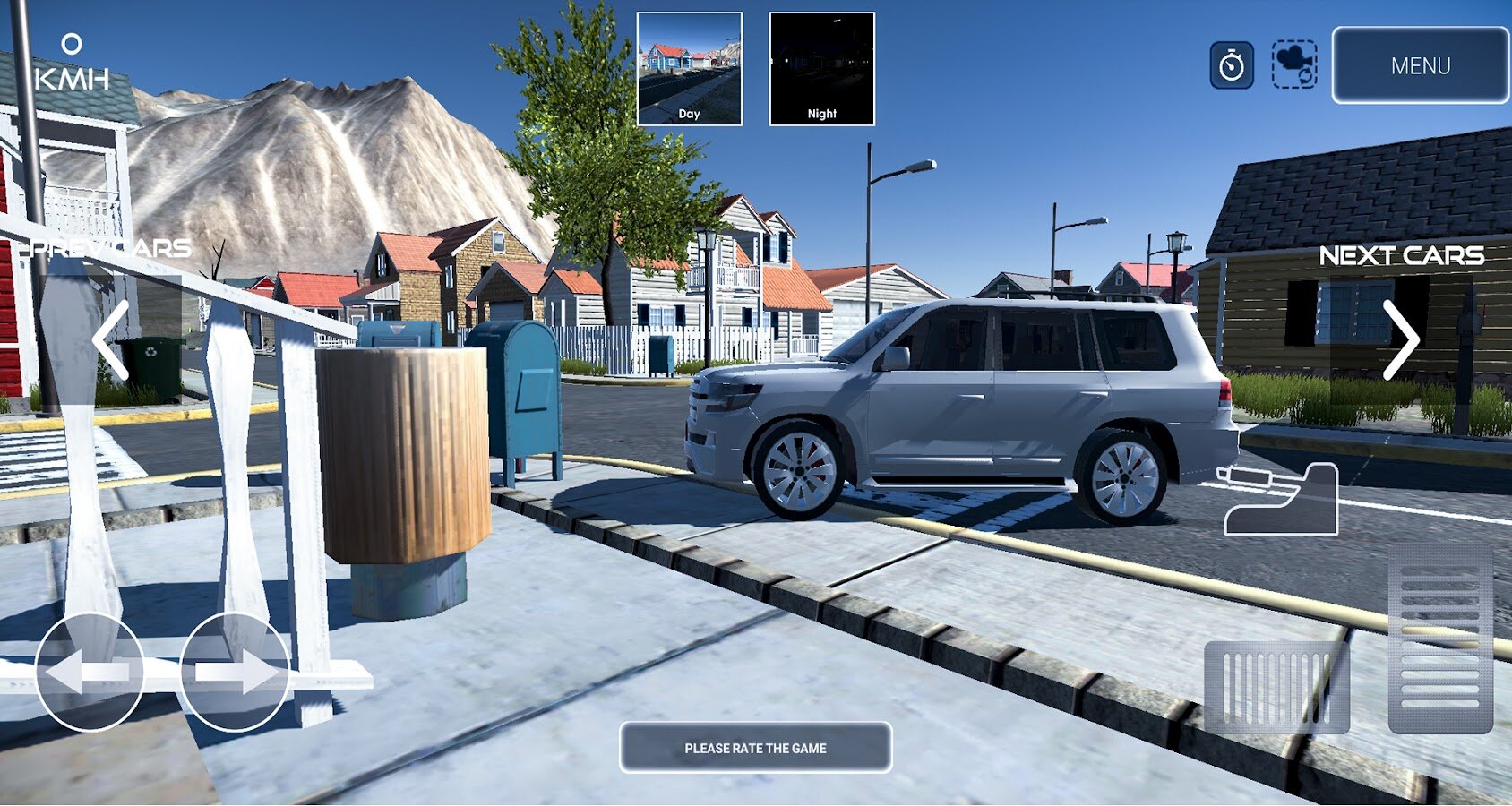Steer left with the left arrow button
Image resolution: width=1512 pixels, height=806 pixels.
click(89, 672)
